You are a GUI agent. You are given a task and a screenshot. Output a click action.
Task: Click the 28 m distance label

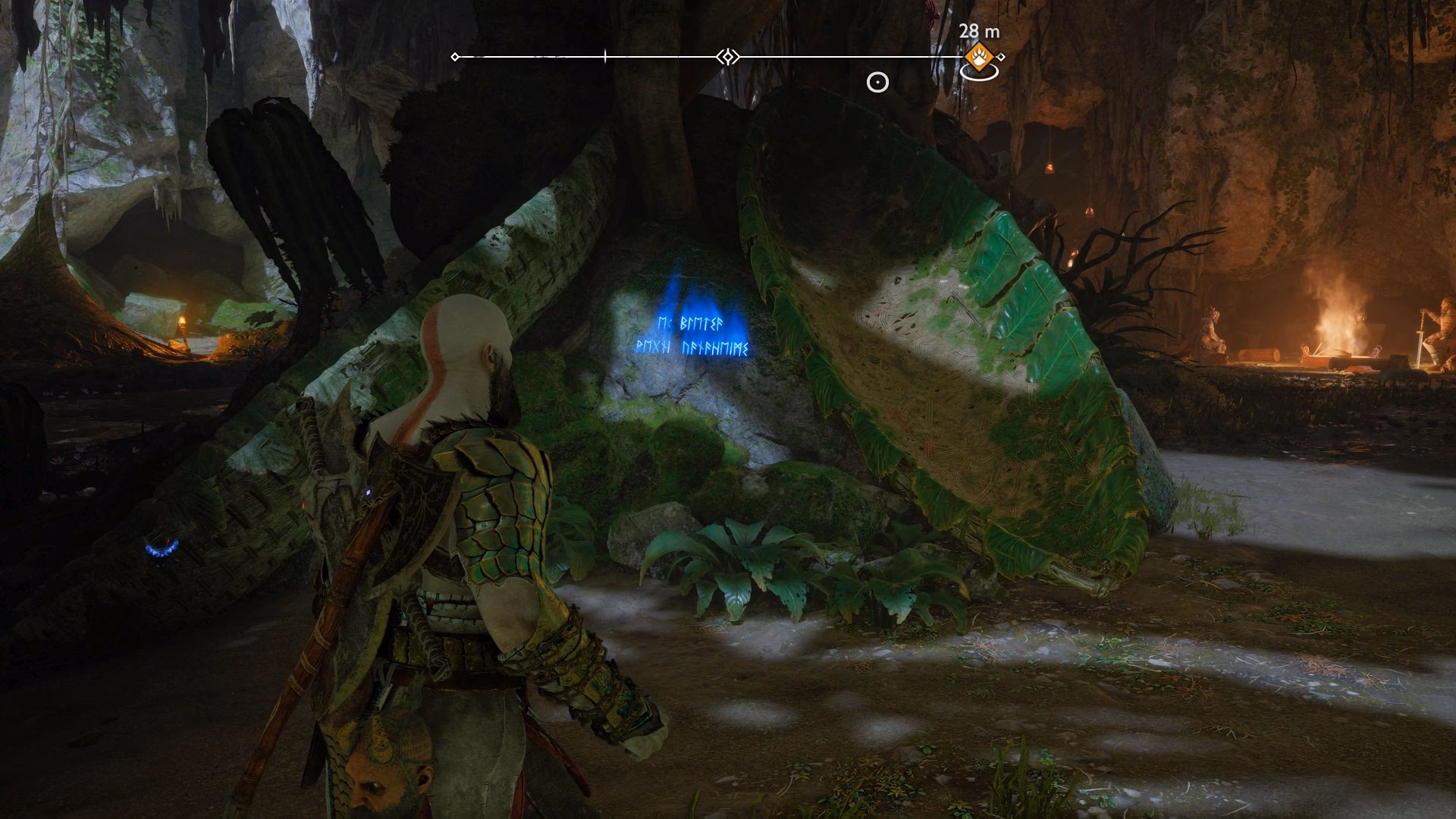978,32
